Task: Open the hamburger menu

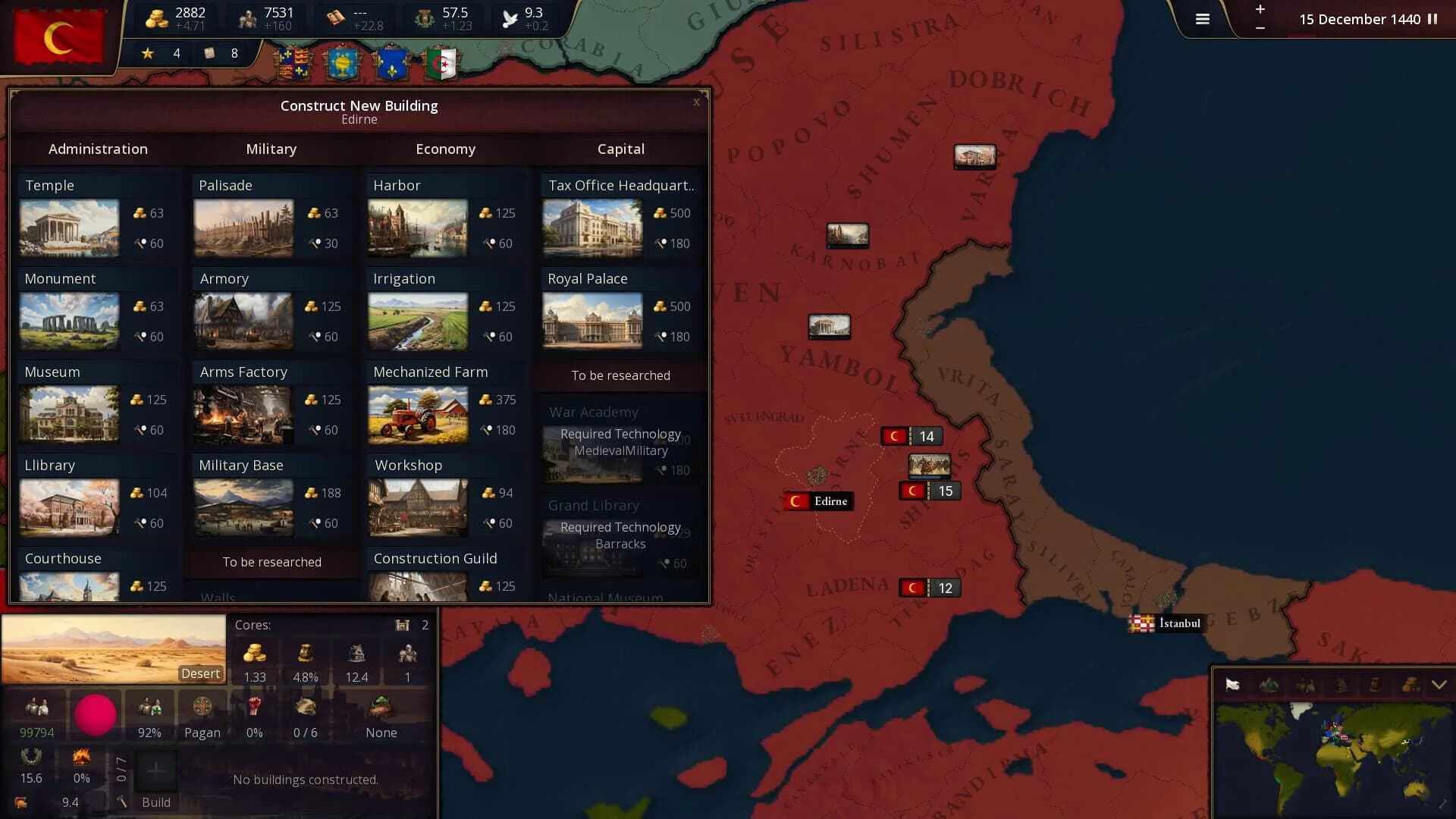Action: [x=1203, y=20]
